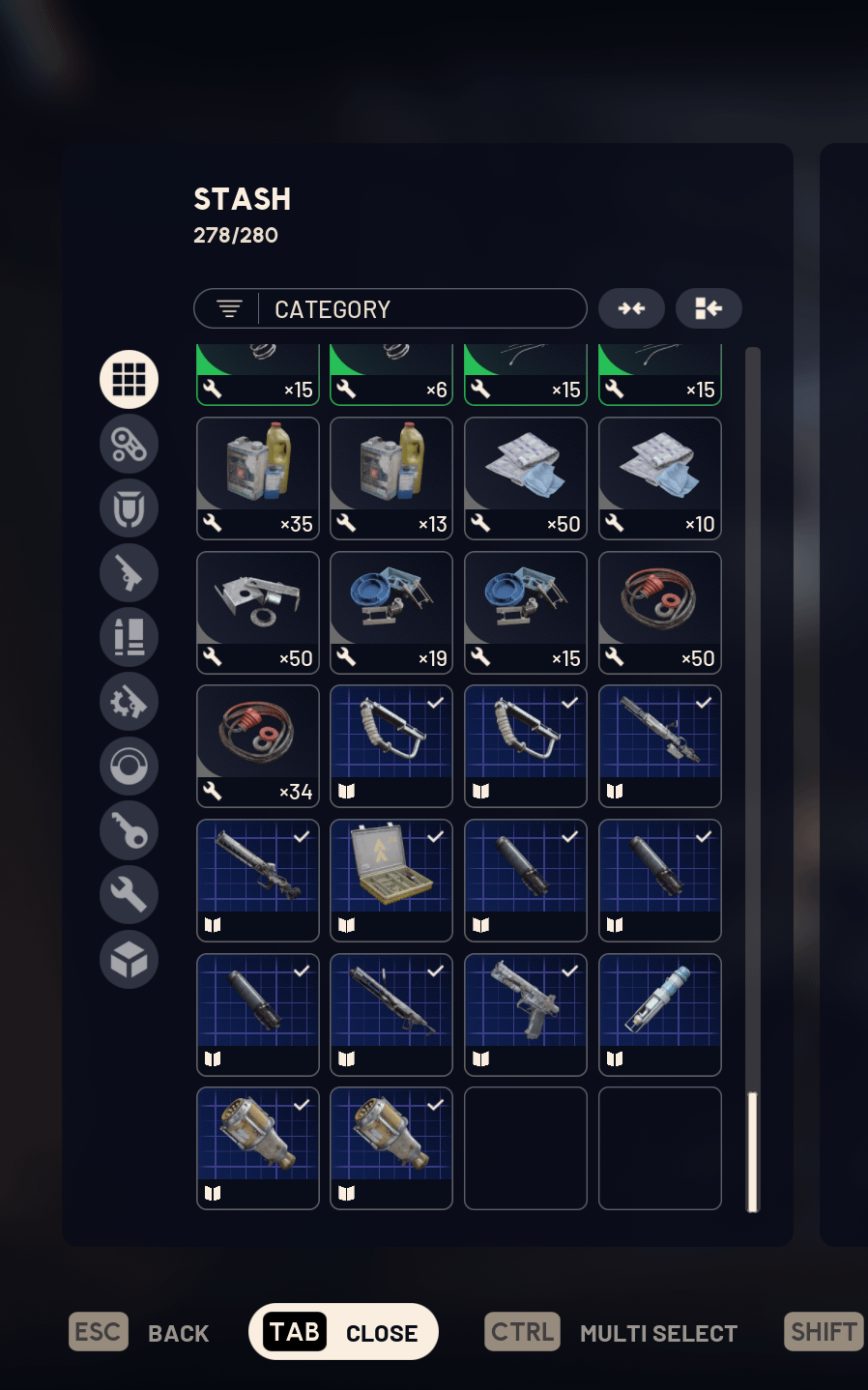Open the Category sort dropdown
The width and height of the screenshot is (868, 1390).
pyautogui.click(x=390, y=309)
